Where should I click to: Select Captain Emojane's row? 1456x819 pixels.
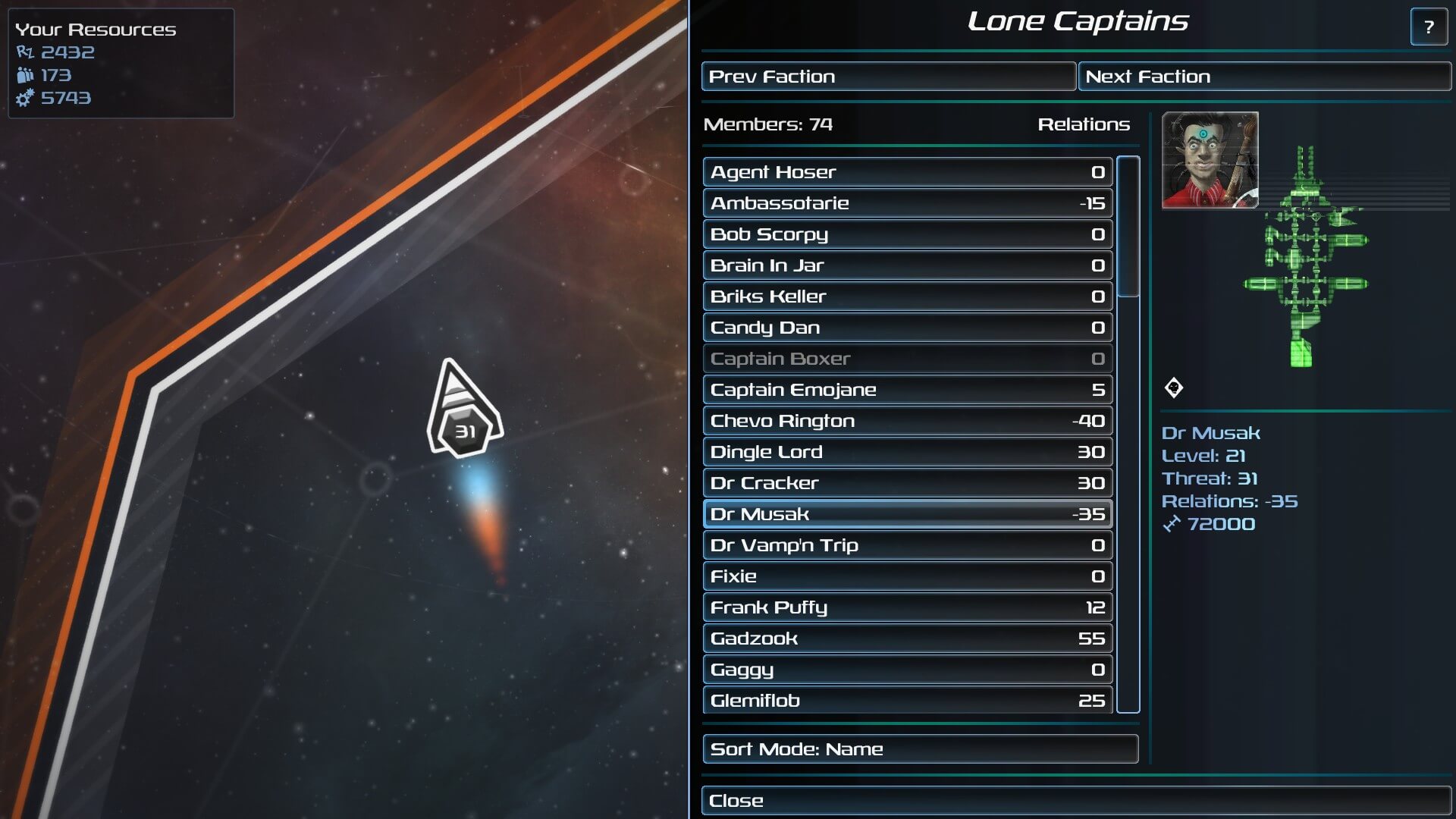907,390
